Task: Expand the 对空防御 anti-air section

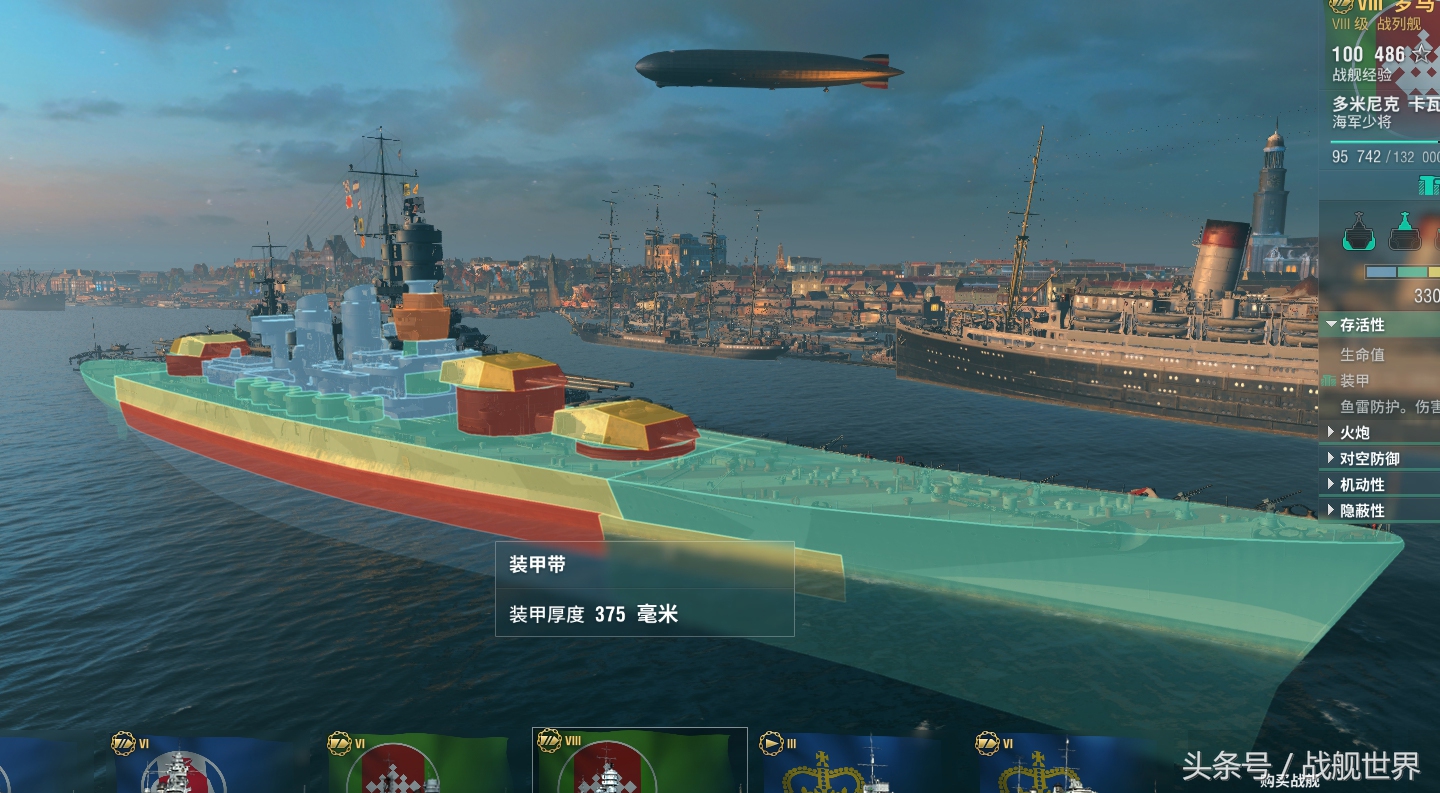Action: pos(1368,458)
